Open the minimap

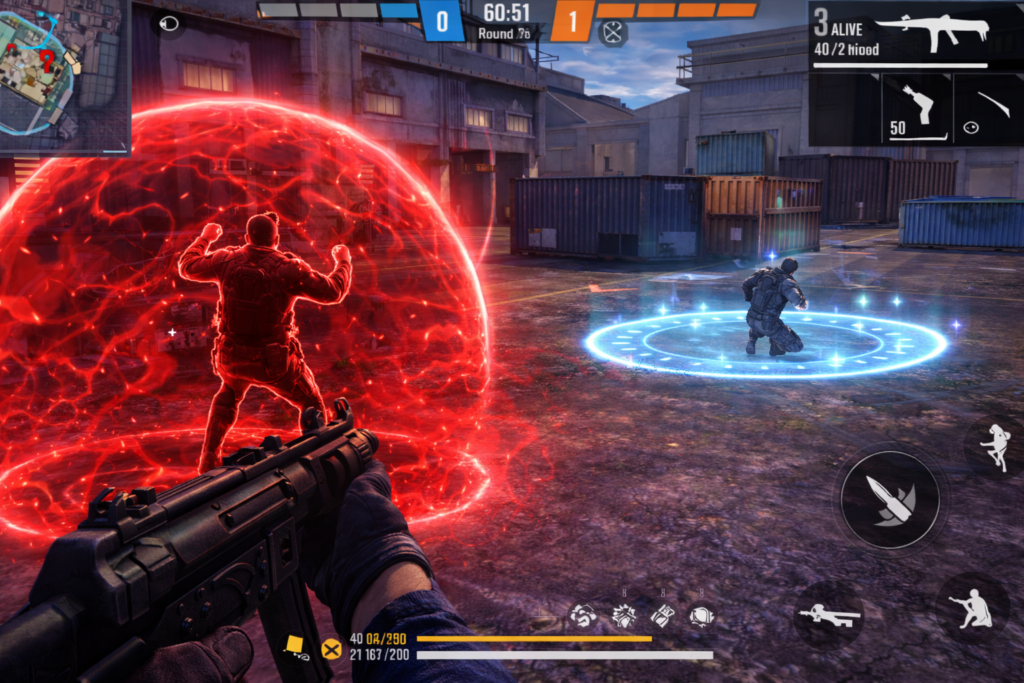(x=62, y=75)
